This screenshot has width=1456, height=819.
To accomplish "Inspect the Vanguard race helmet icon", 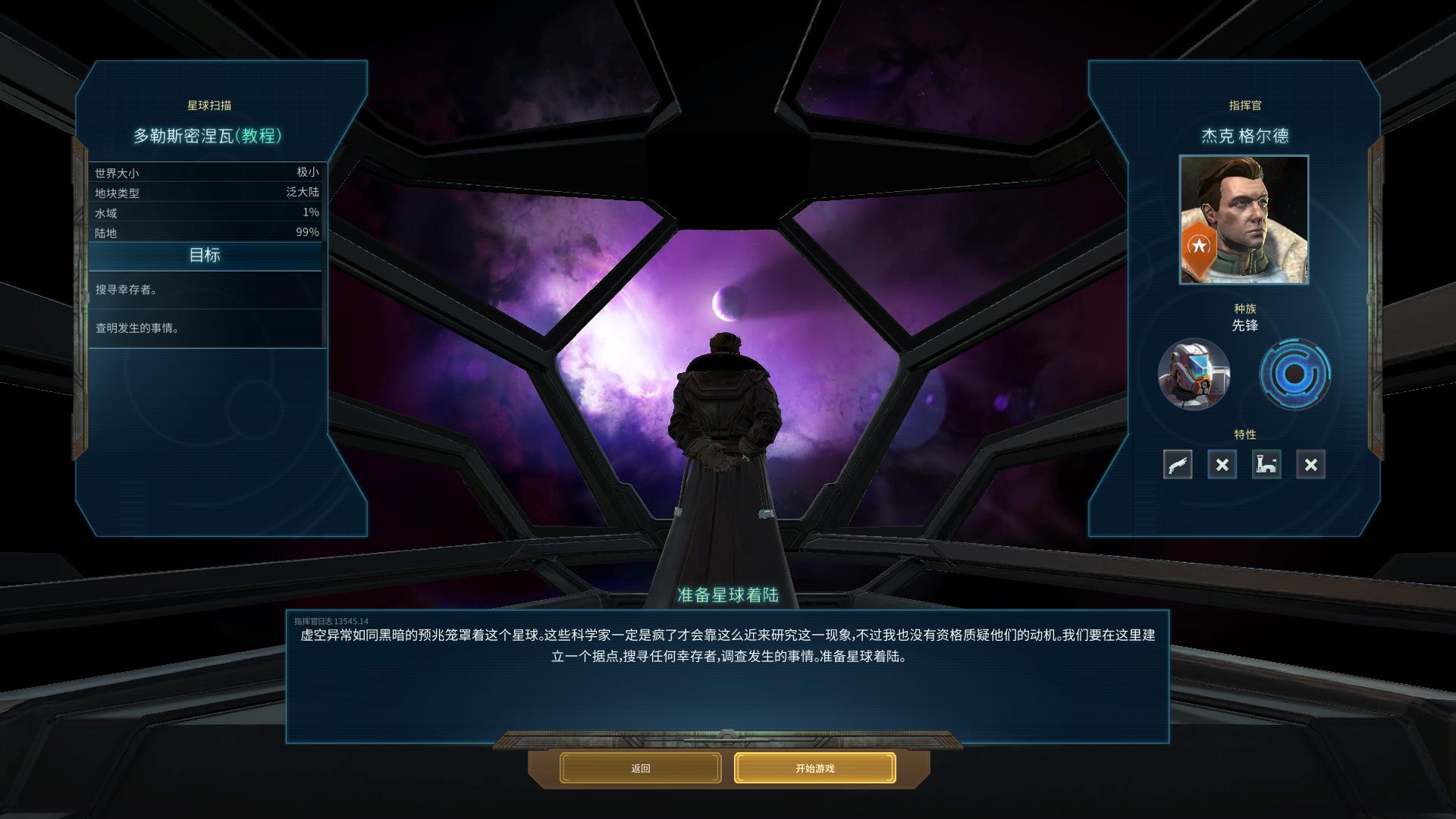I will (x=1194, y=374).
